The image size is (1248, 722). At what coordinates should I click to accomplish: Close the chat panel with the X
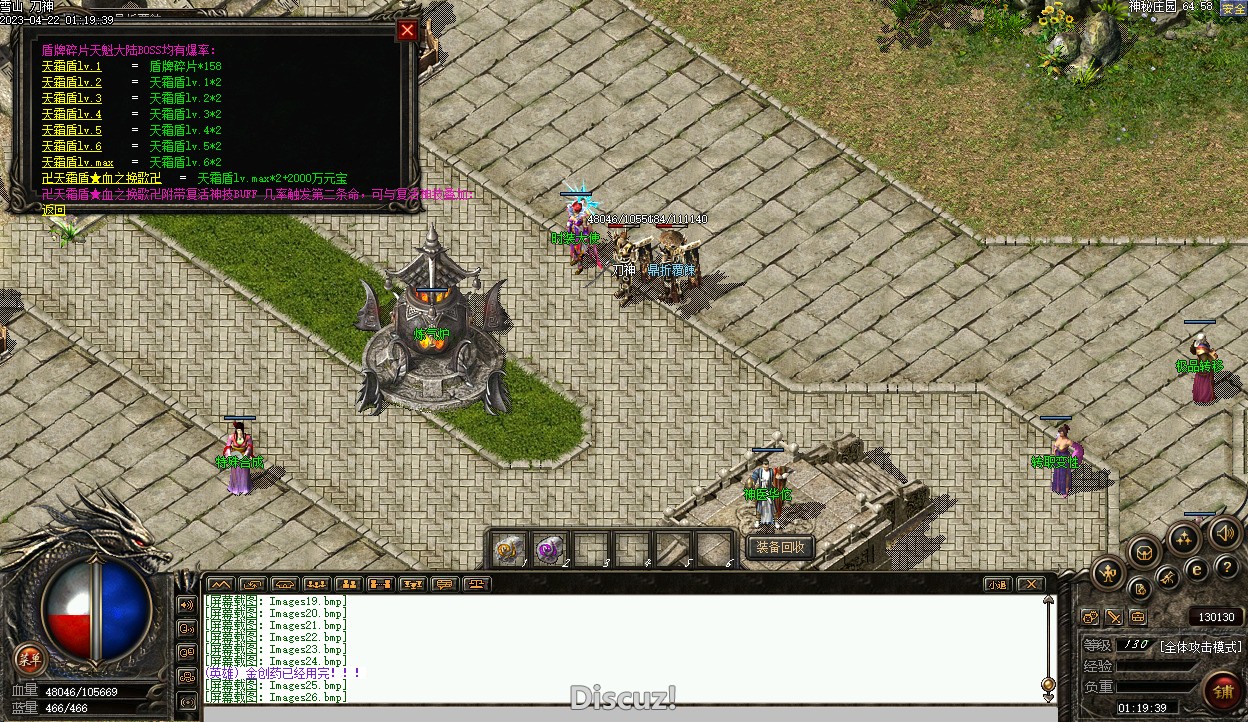1030,584
